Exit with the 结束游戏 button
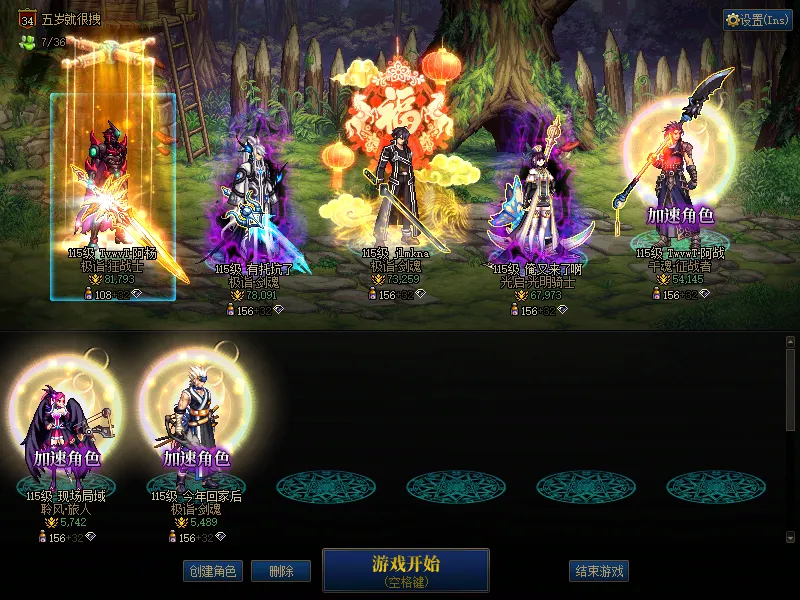The image size is (800, 600). 599,571
